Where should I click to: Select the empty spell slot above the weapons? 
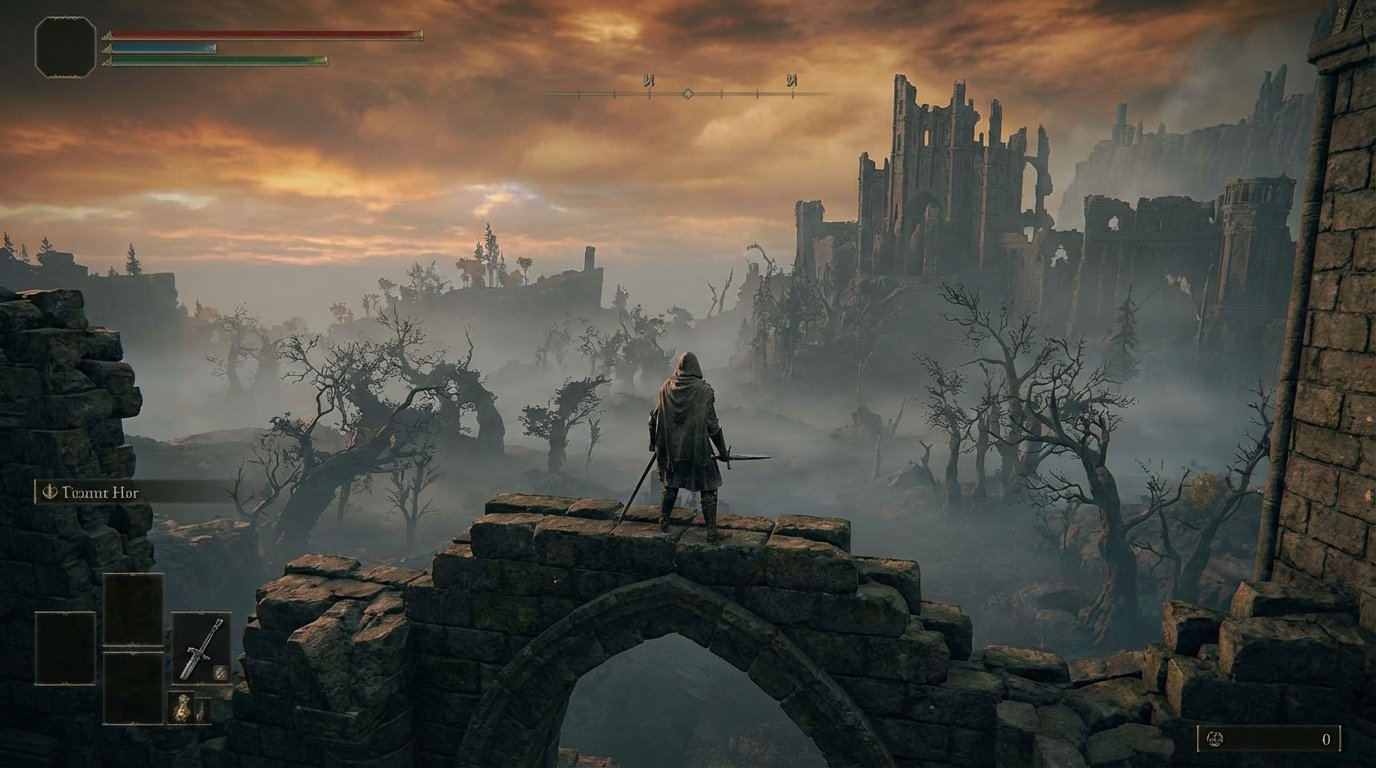(x=134, y=608)
